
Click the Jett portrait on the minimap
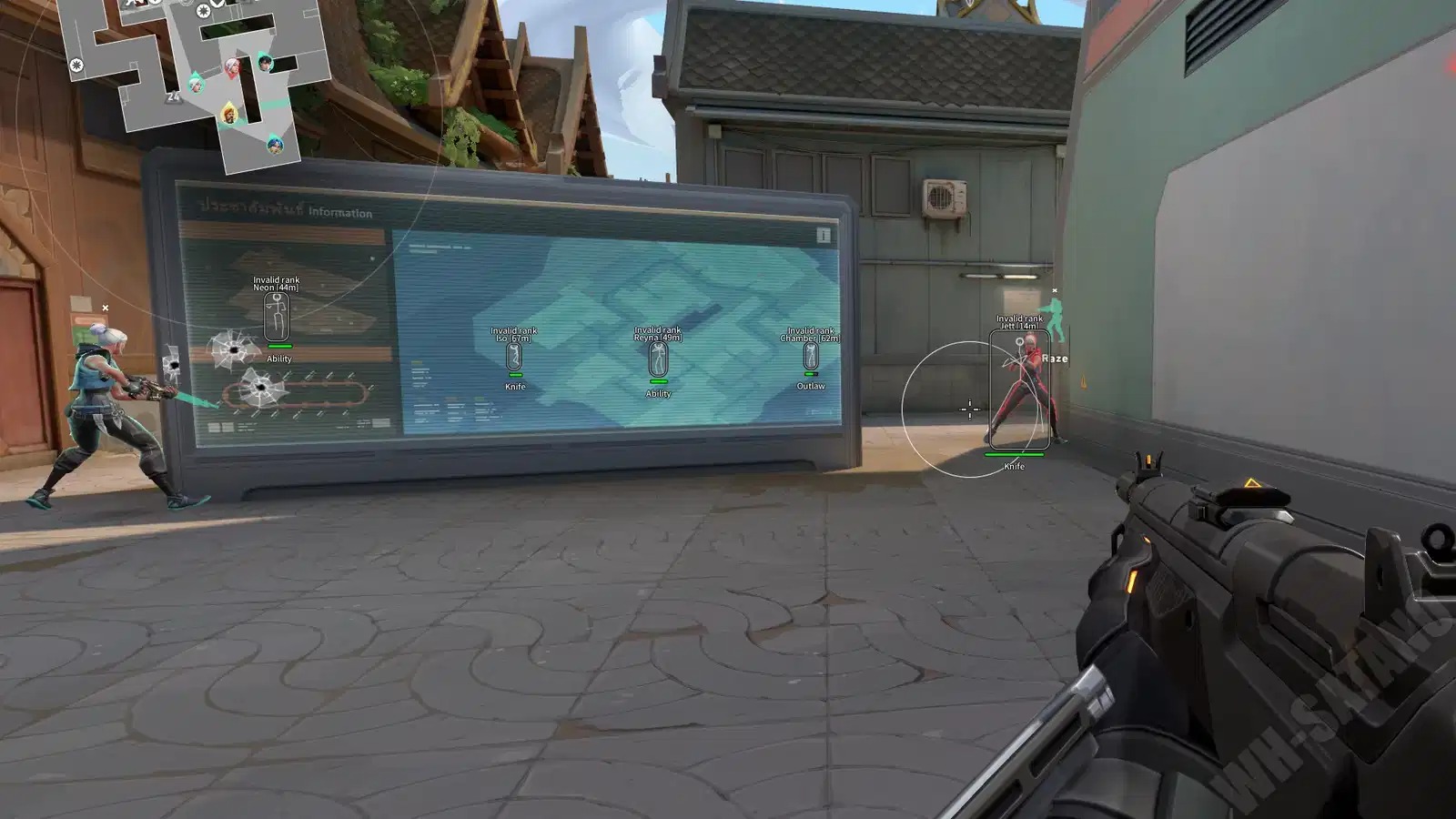click(196, 85)
